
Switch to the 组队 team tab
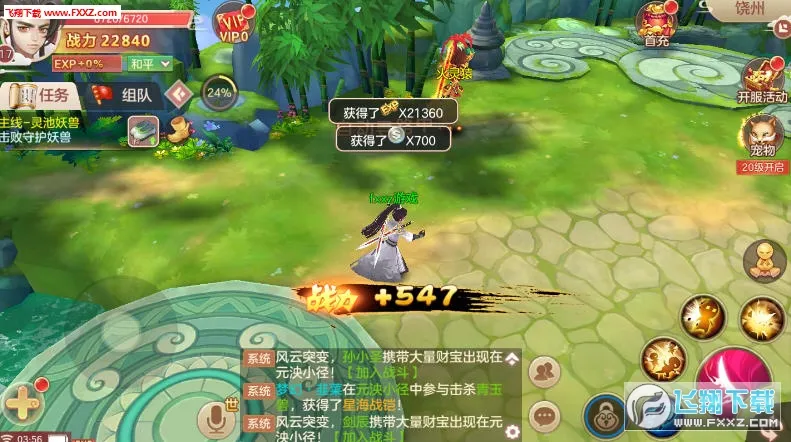coord(123,95)
